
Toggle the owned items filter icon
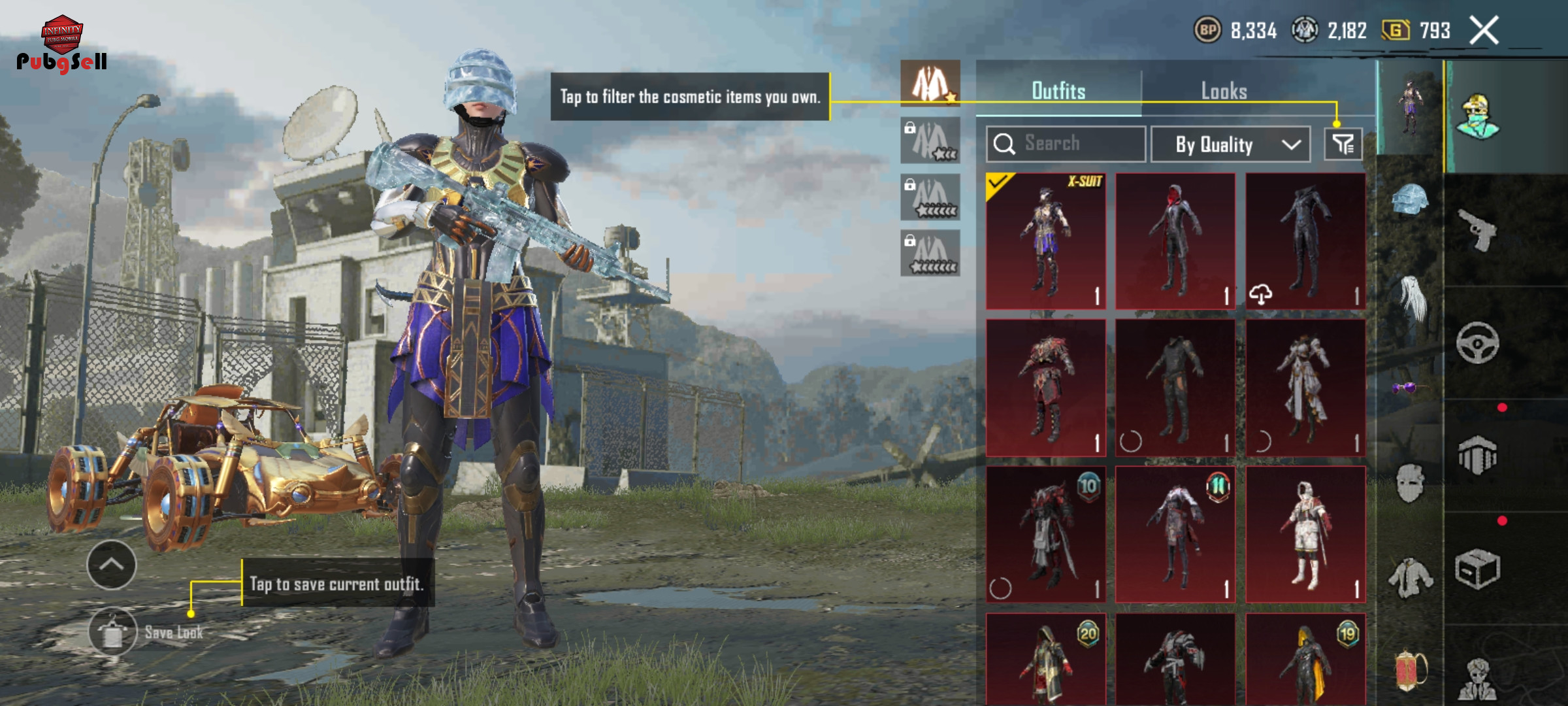pyautogui.click(x=1343, y=144)
